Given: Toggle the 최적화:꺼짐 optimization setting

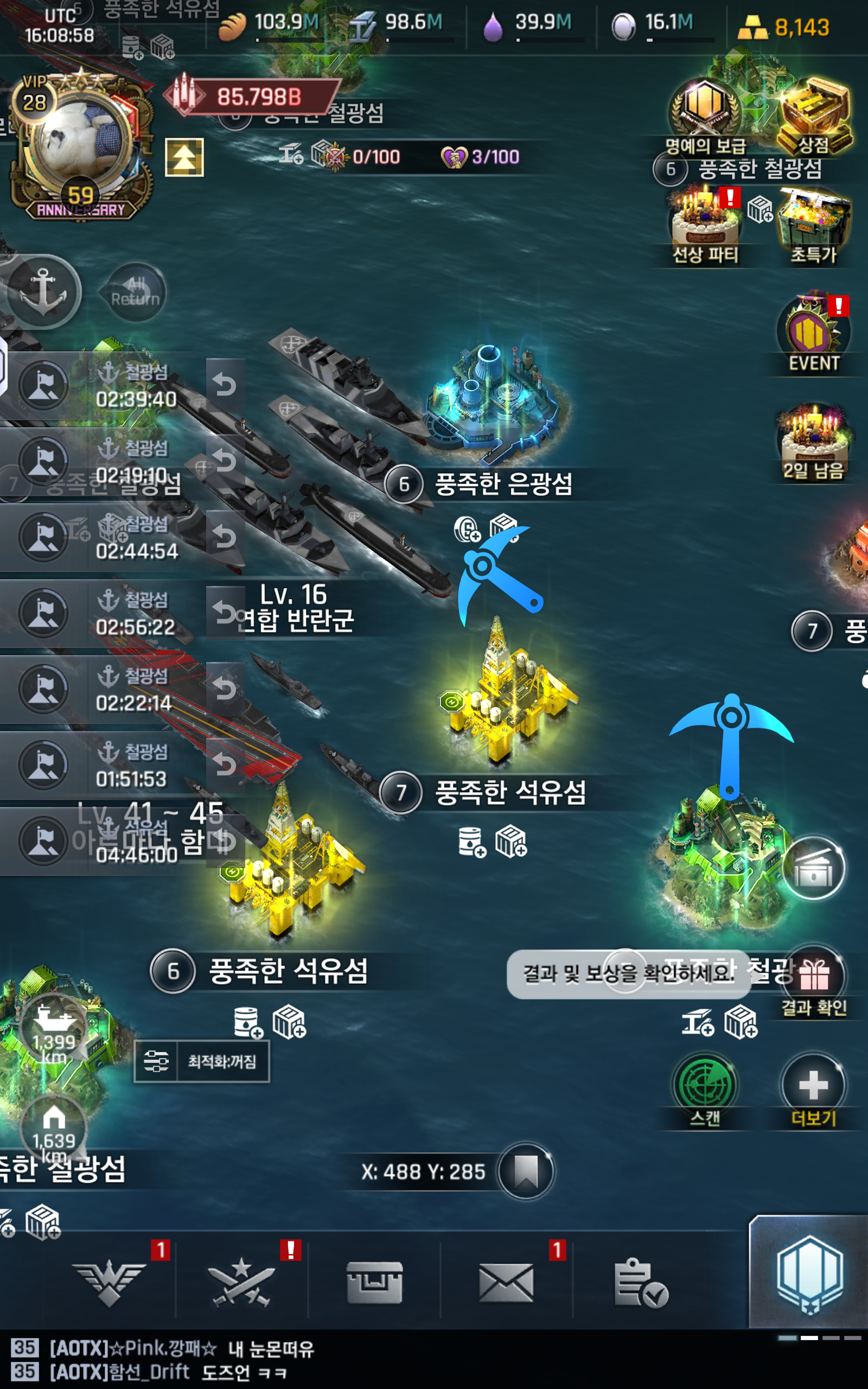Looking at the screenshot, I should click(x=201, y=1061).
